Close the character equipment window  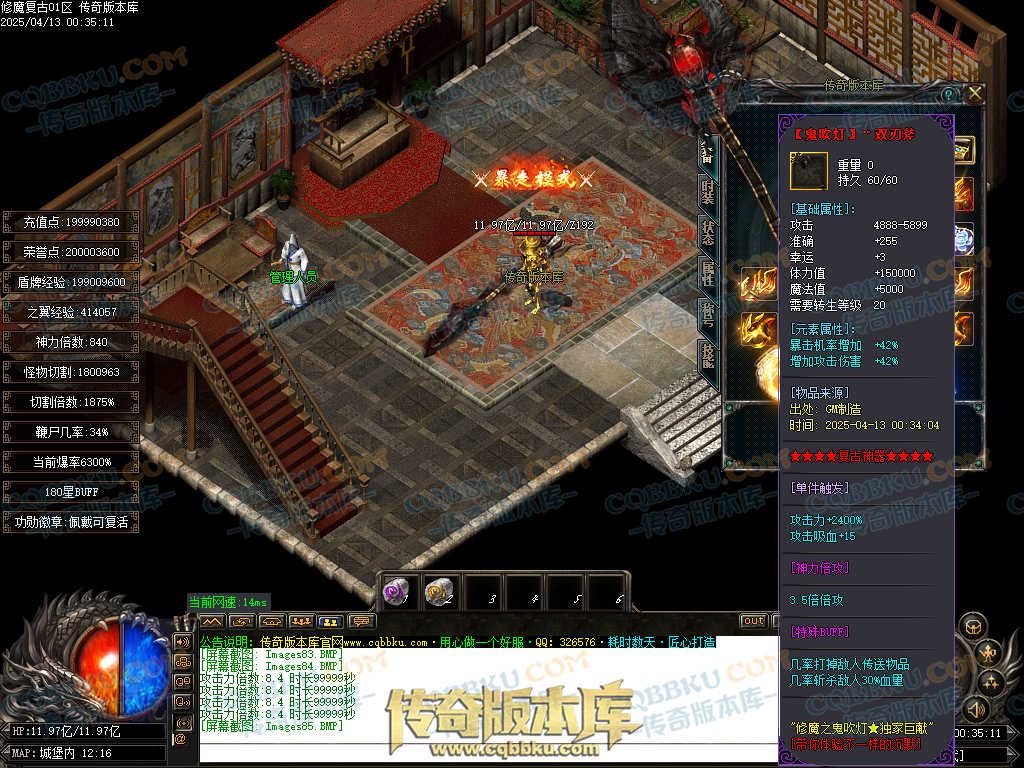(974, 93)
